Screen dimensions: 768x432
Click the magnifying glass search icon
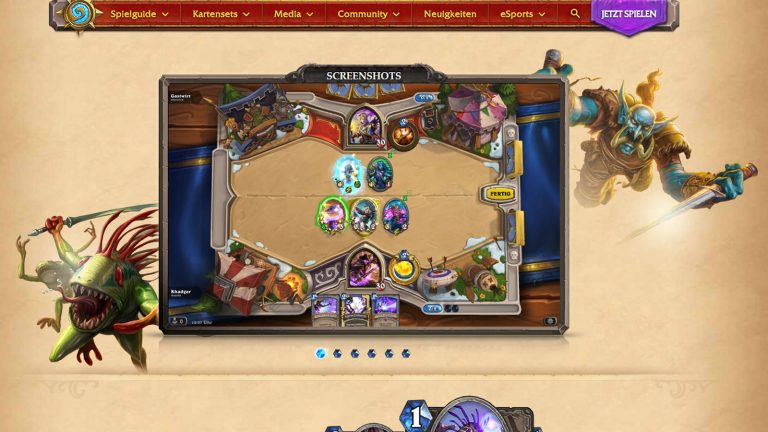point(575,14)
